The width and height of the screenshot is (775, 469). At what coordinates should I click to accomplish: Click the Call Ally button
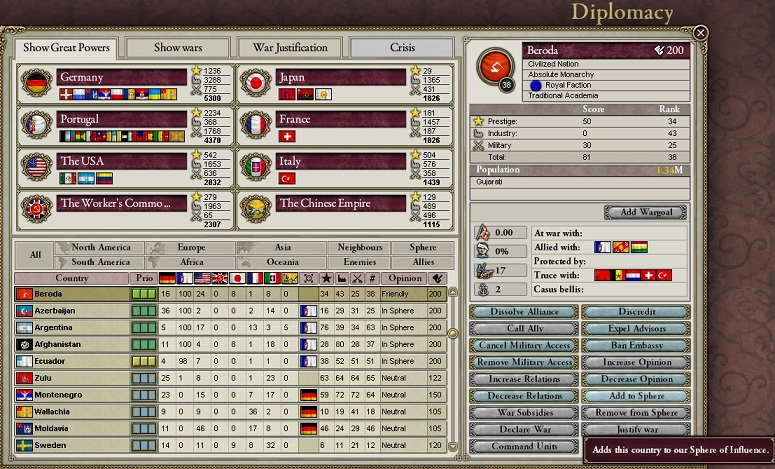coord(524,328)
